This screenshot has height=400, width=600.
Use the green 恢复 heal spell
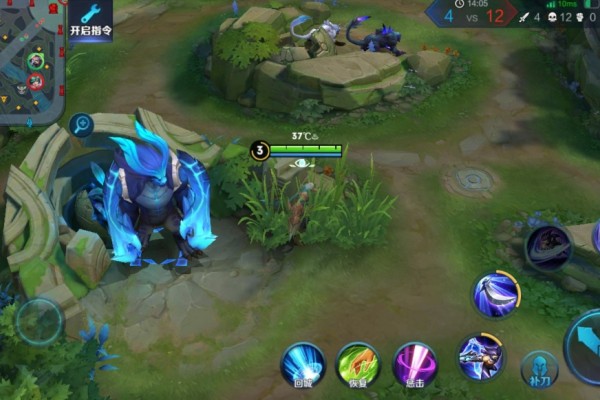(x=357, y=364)
